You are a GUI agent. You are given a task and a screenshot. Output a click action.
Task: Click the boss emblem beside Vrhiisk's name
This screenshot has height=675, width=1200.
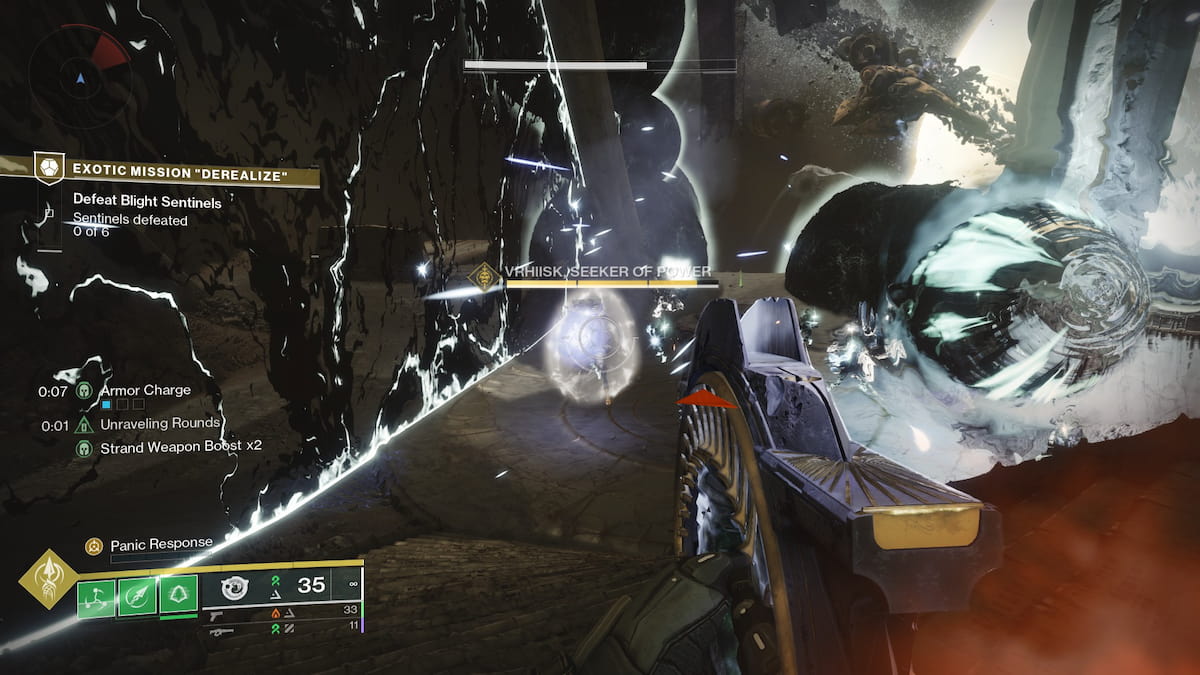pos(486,273)
